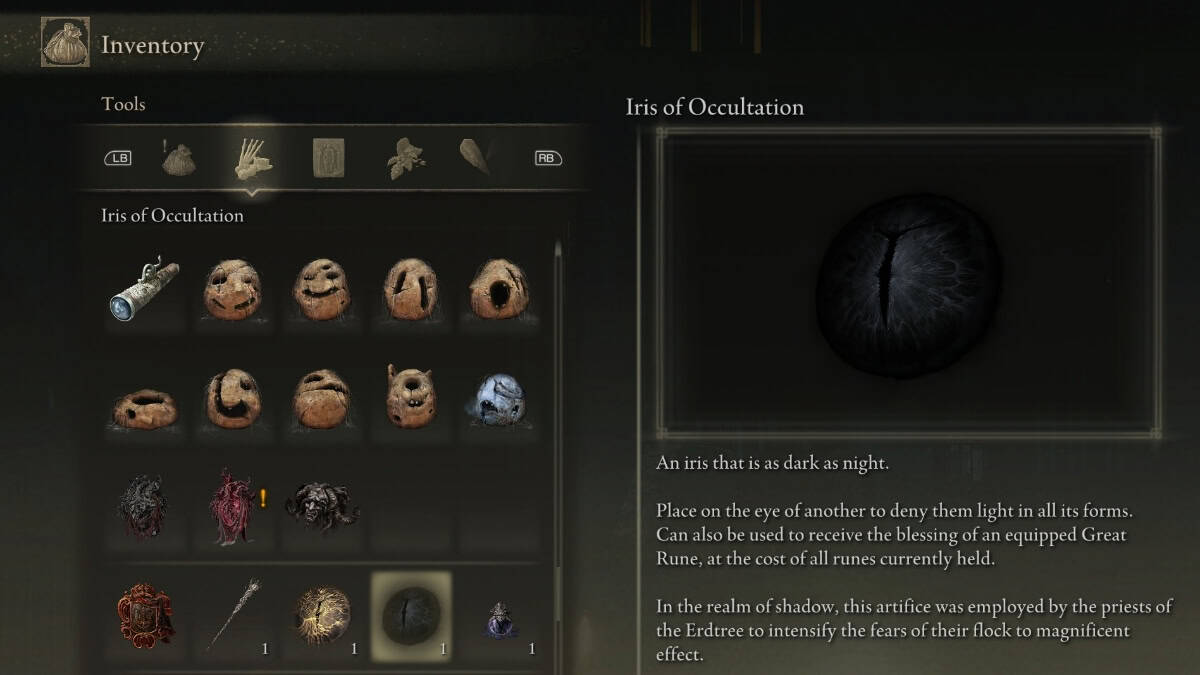This screenshot has height=675, width=1200.
Task: Choose the red cloak item marked new
Action: (x=232, y=505)
